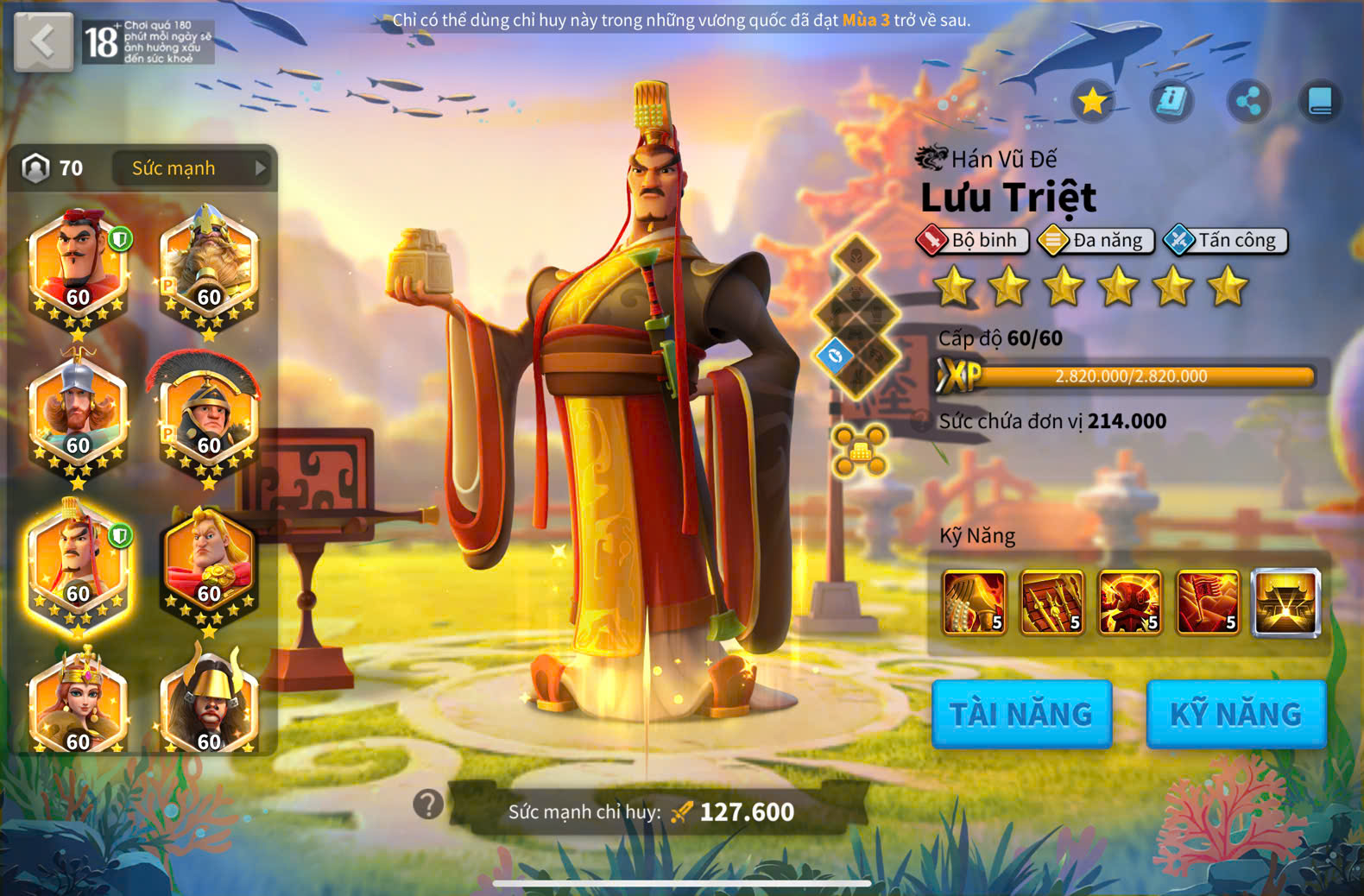
Task: Open the Sức mạnh sort dropdown
Action: pyautogui.click(x=192, y=168)
